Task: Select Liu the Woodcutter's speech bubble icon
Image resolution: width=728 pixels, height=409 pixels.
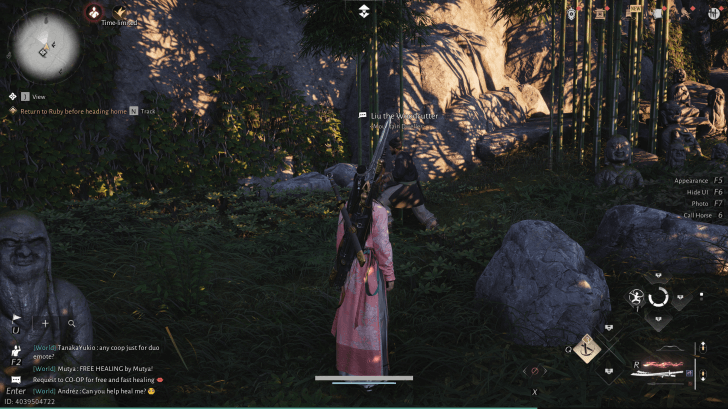Action: click(x=363, y=116)
